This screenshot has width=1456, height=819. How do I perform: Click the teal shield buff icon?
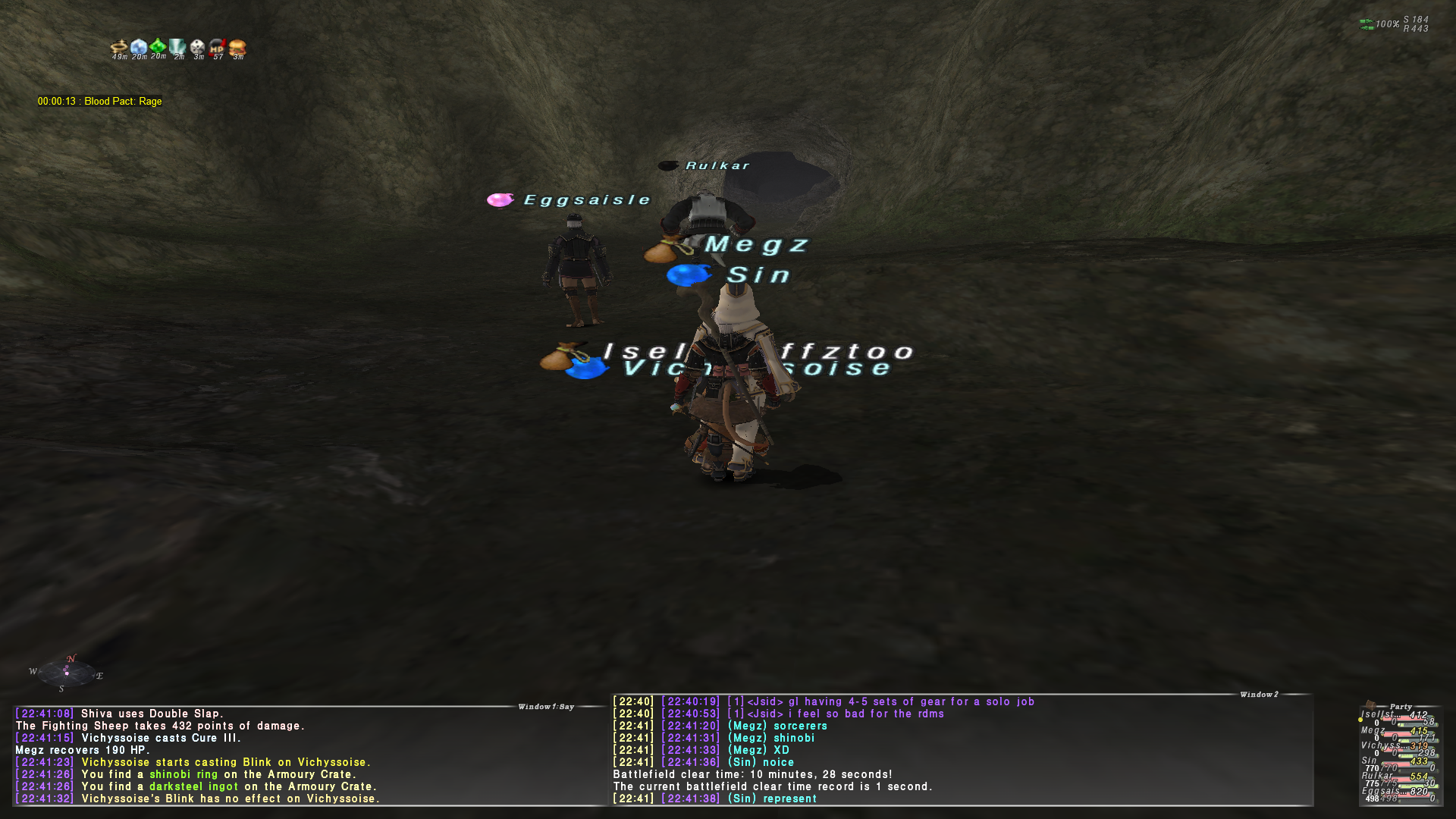[178, 49]
